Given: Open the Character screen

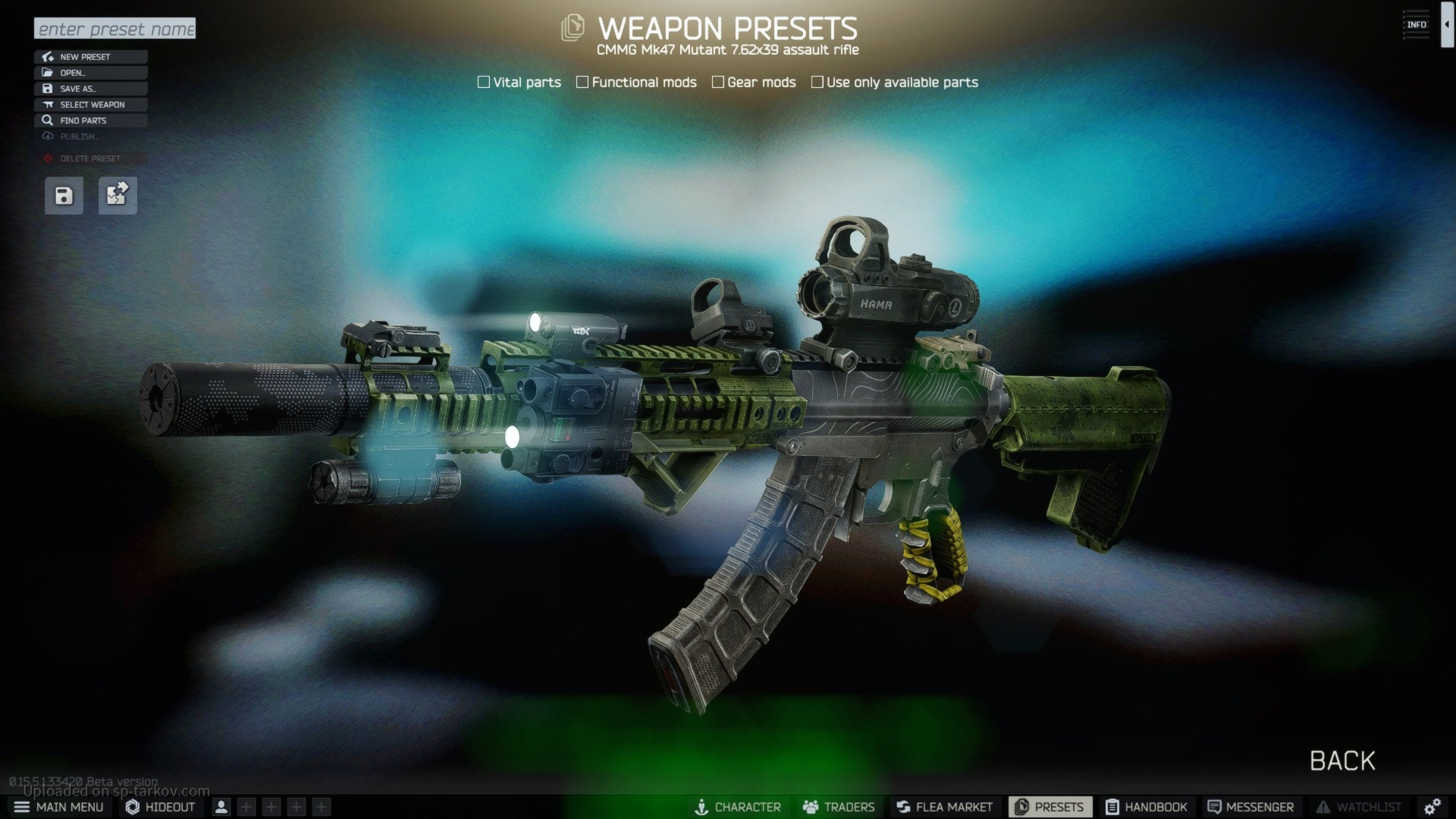Looking at the screenshot, I should (738, 807).
